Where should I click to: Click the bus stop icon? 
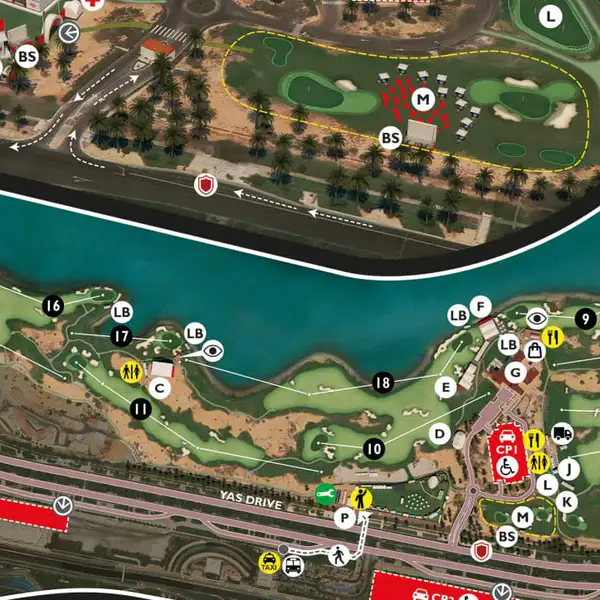[x=293, y=566]
